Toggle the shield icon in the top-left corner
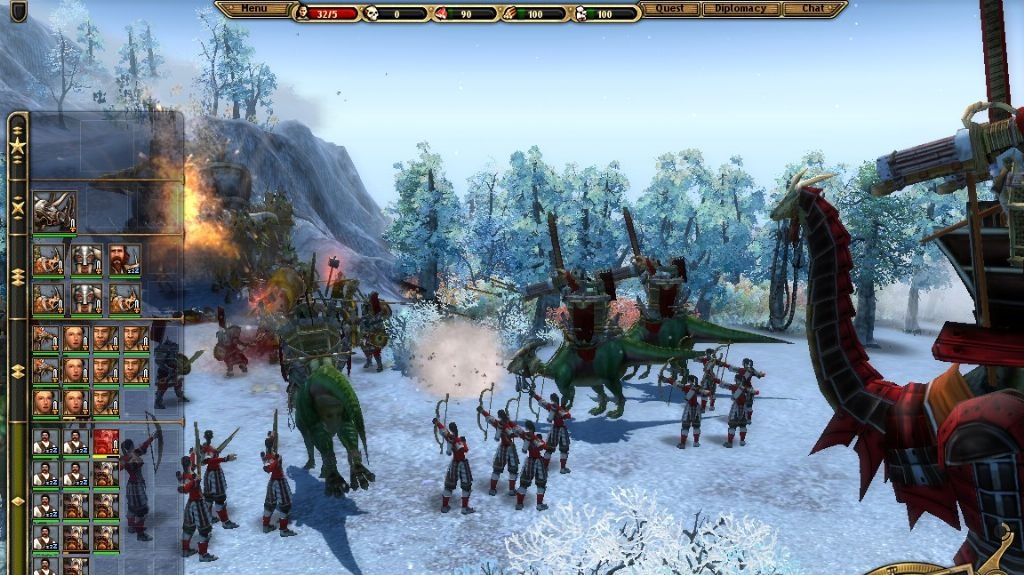The width and height of the screenshot is (1024, 575). point(18,11)
